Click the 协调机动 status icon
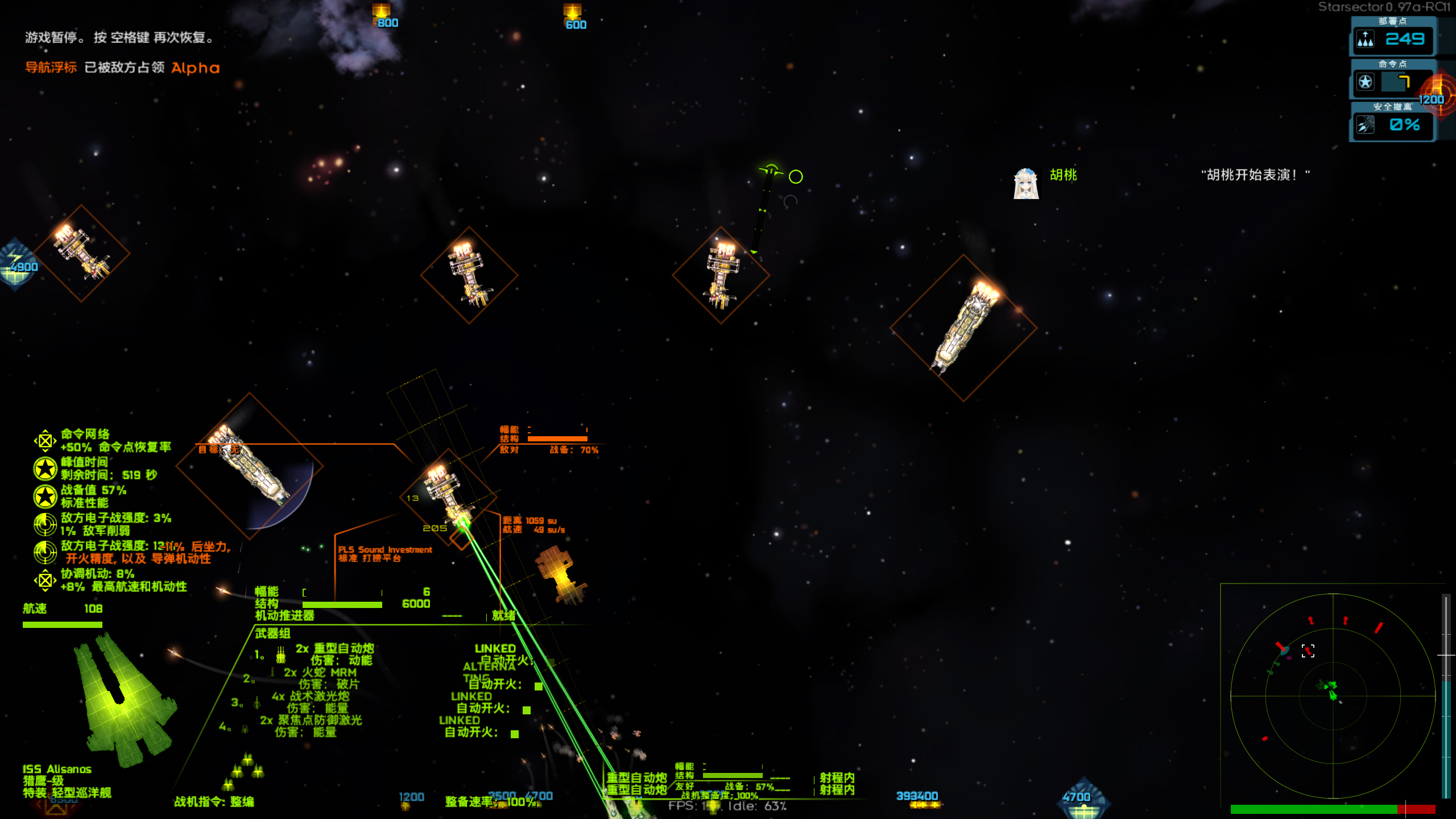The image size is (1456, 819). [x=45, y=580]
